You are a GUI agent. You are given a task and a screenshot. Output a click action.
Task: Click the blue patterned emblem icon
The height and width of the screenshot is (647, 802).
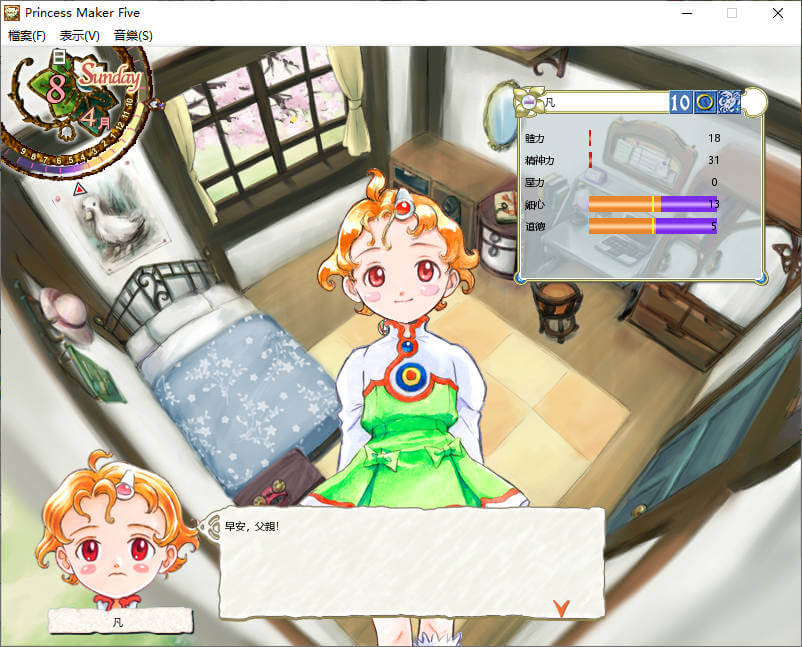[x=729, y=102]
